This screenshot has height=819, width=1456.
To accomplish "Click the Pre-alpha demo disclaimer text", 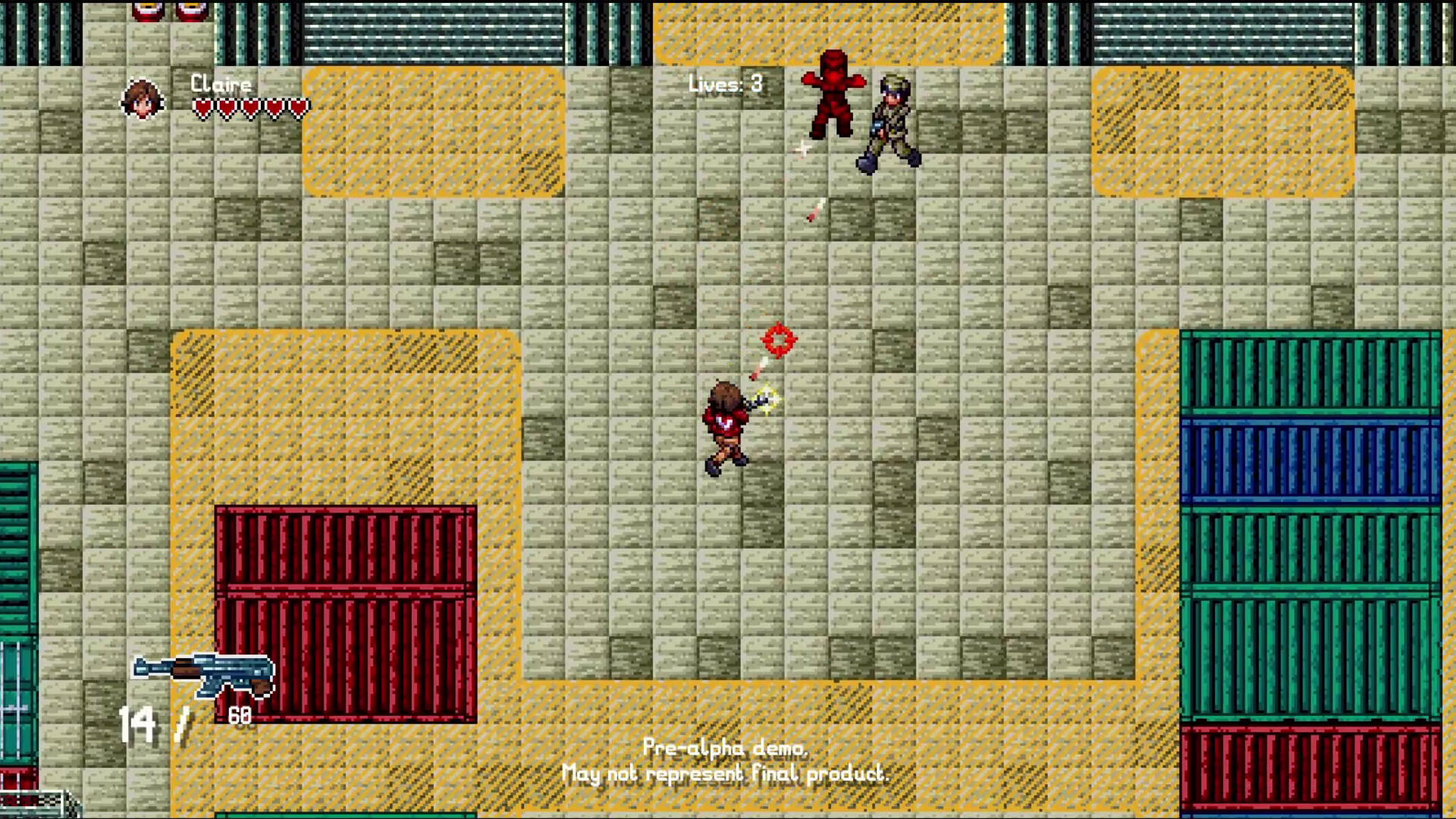I will click(726, 761).
